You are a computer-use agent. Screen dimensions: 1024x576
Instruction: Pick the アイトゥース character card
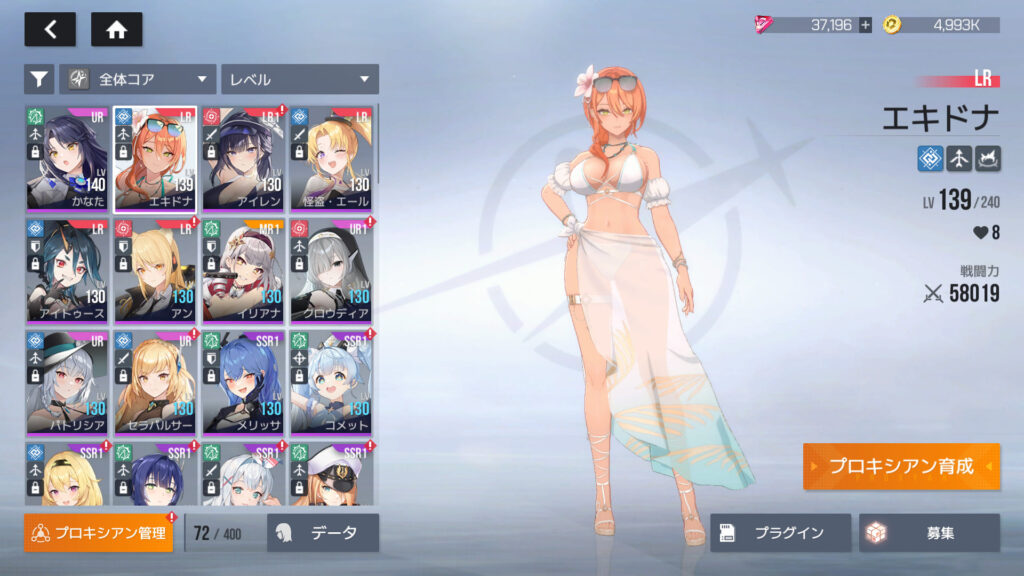67,270
